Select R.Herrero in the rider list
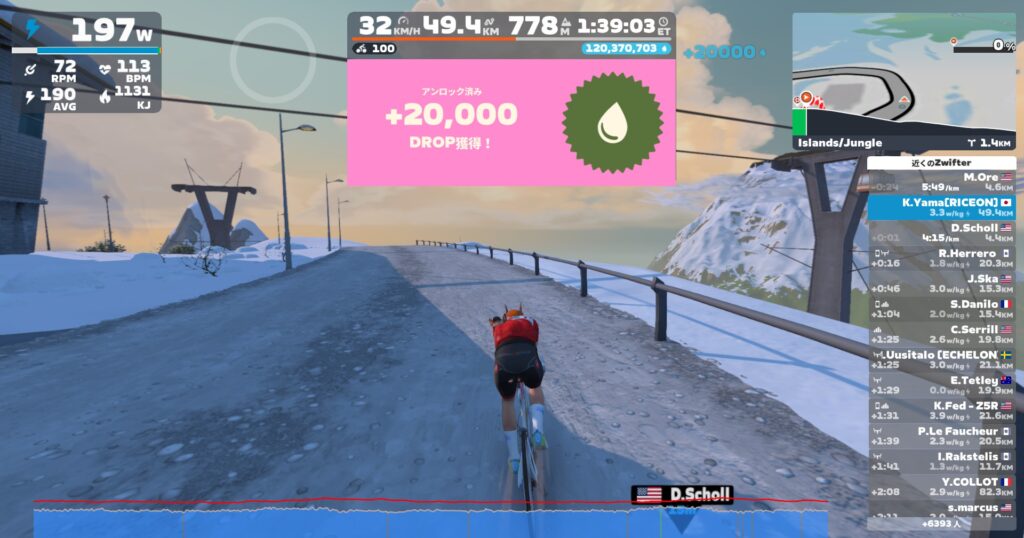The image size is (1024, 538). 942,258
